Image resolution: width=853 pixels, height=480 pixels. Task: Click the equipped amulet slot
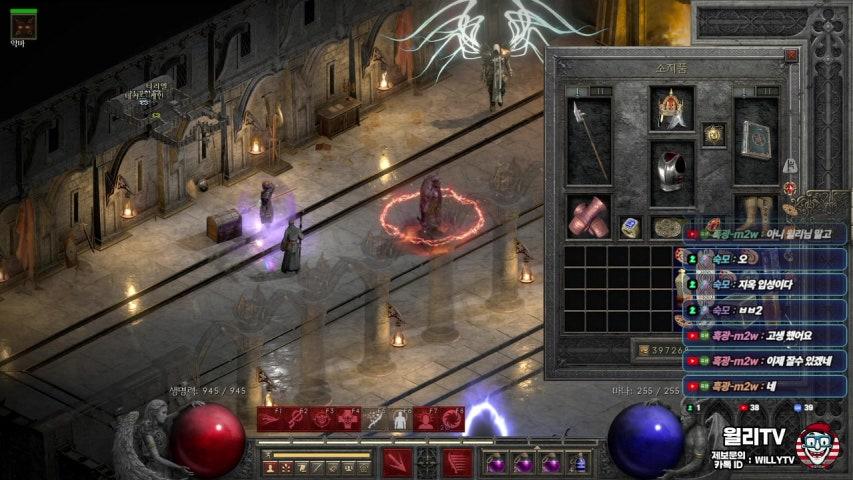(713, 134)
